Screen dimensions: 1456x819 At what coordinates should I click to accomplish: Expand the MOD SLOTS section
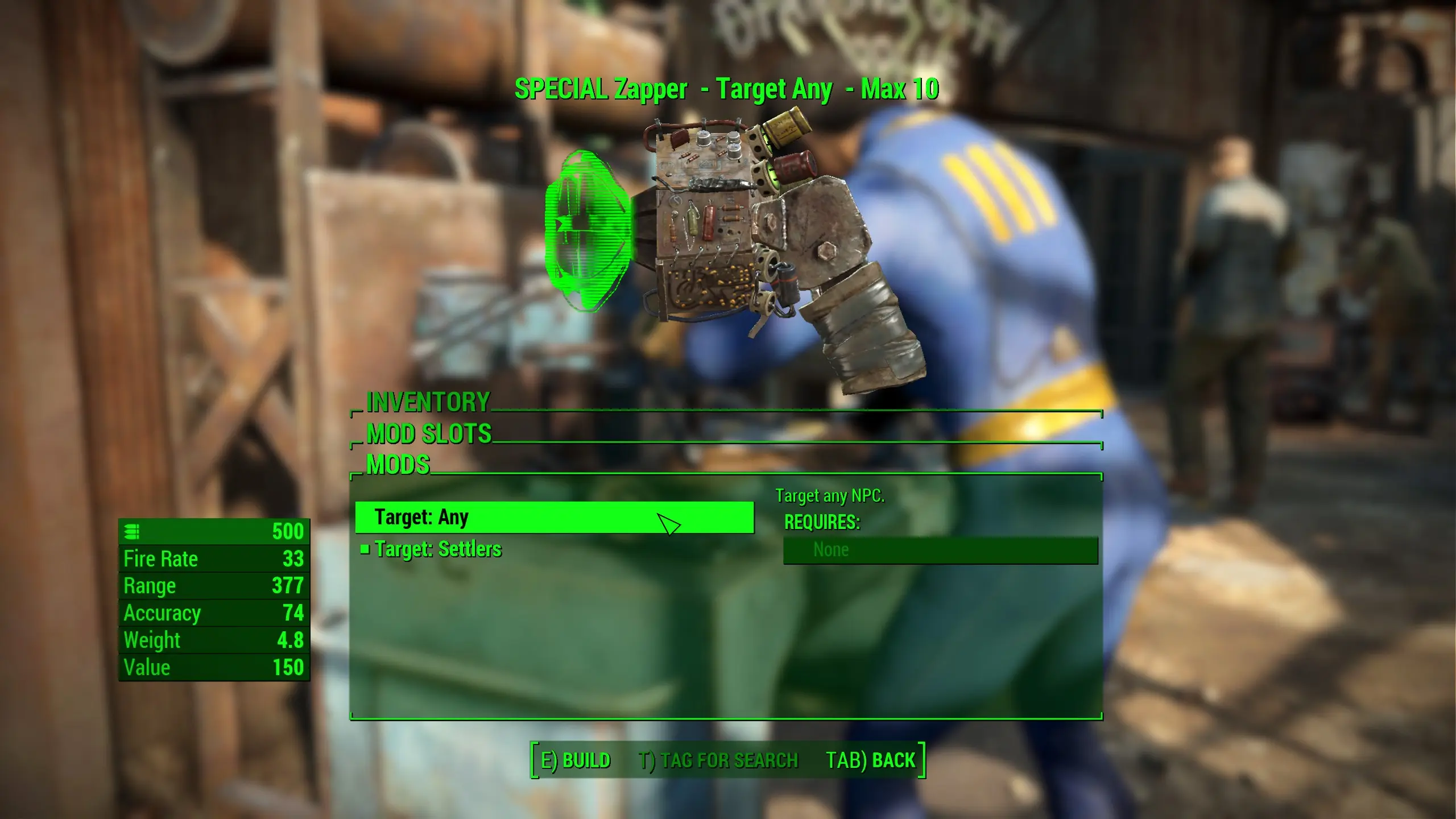(430, 433)
